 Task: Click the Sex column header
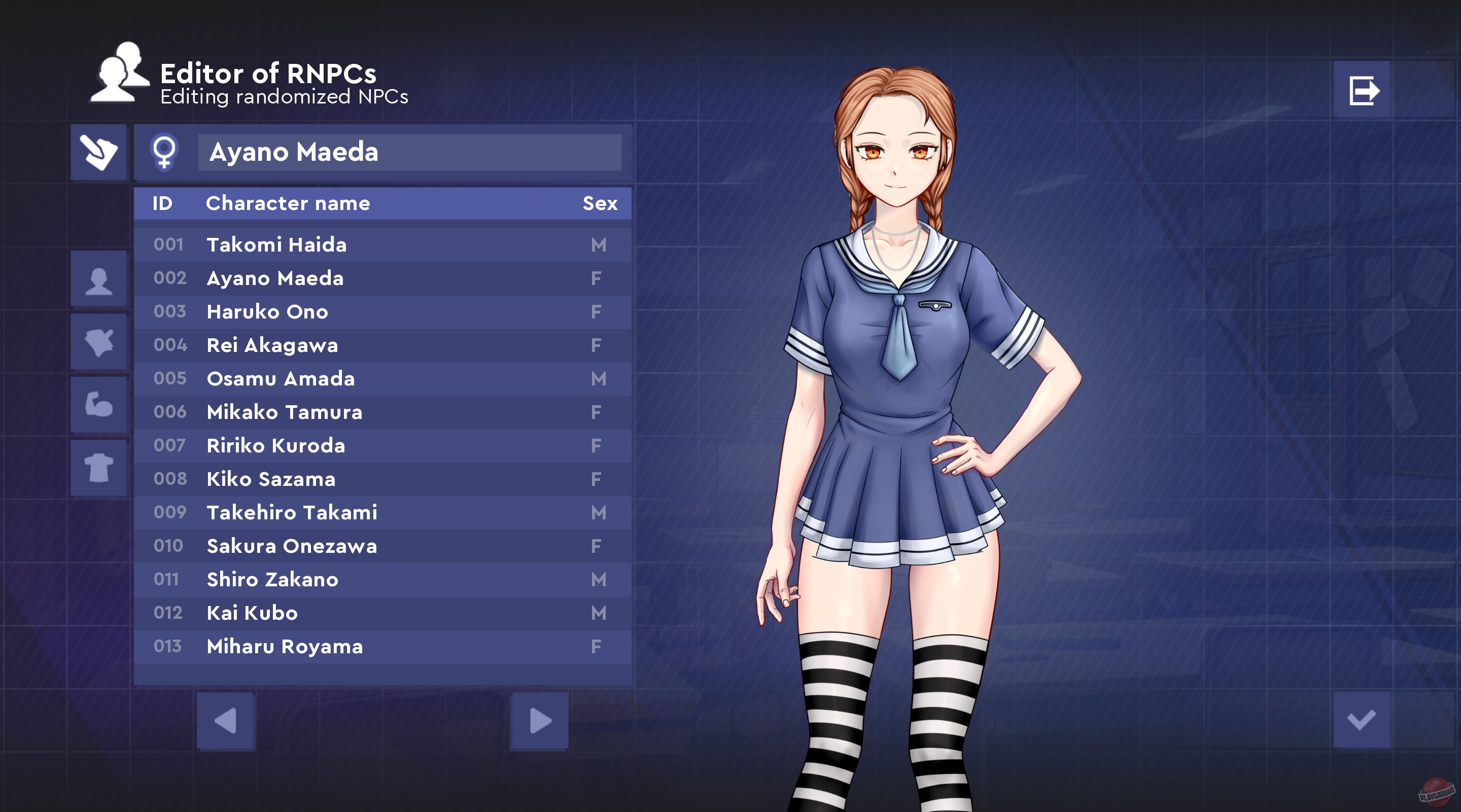[600, 203]
